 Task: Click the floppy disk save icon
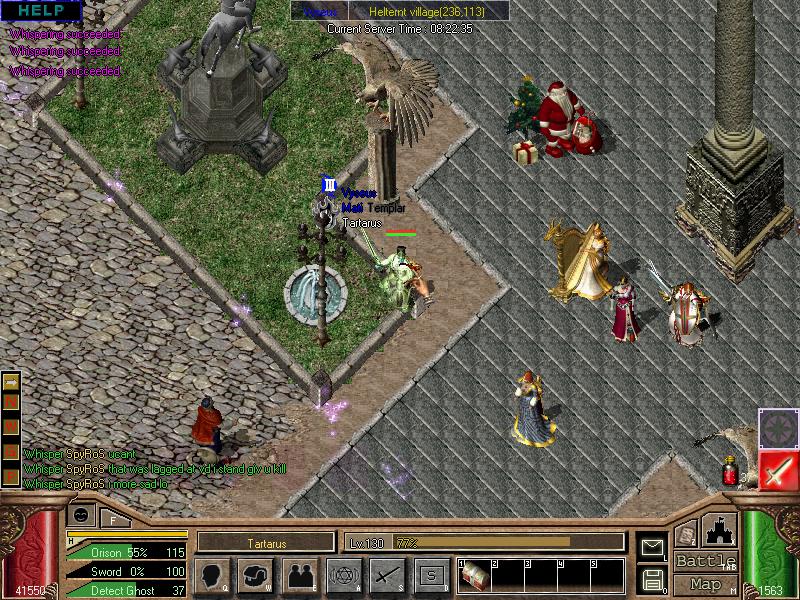(x=652, y=579)
